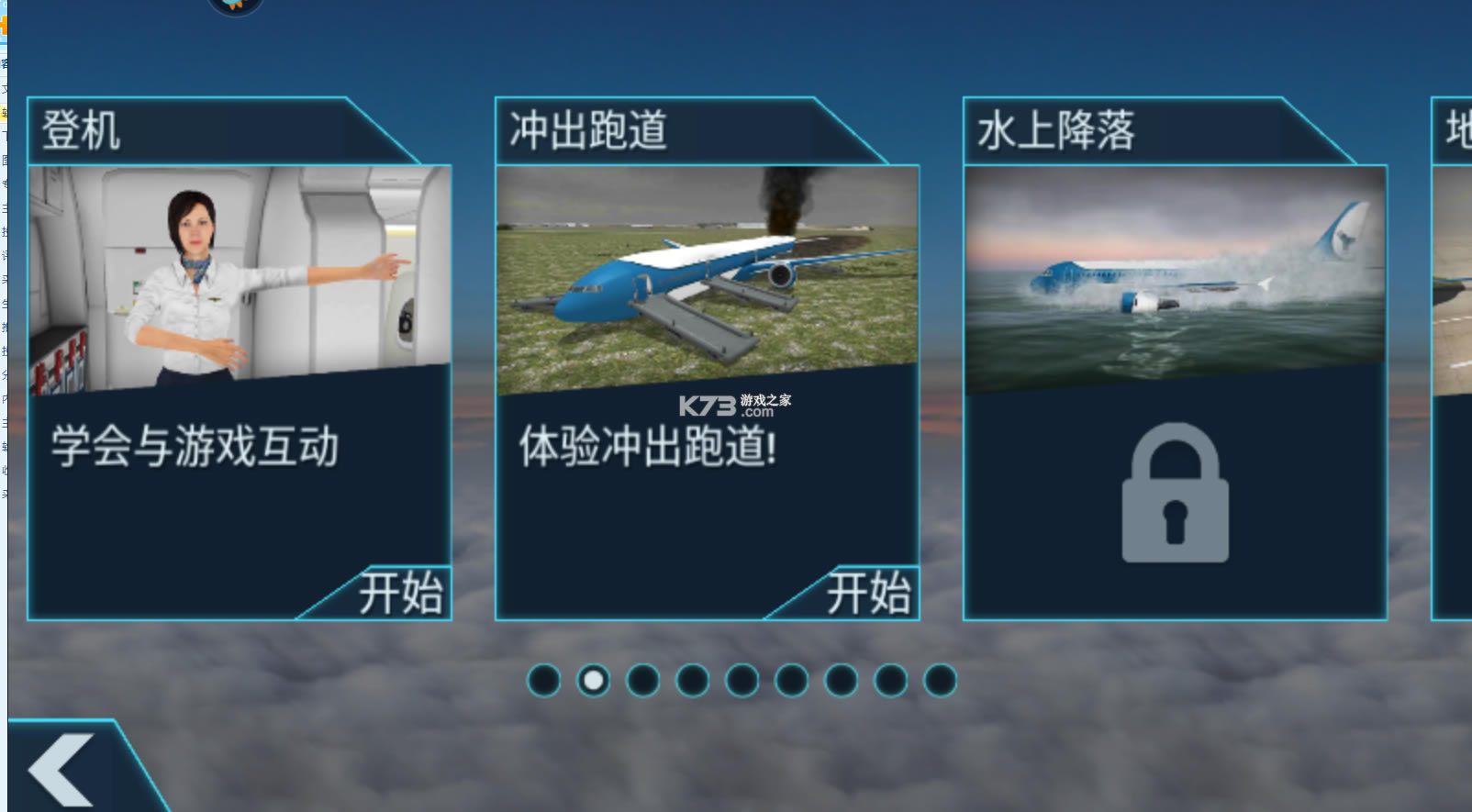Jump to the last page dot
The width and height of the screenshot is (1472, 812).
pyautogui.click(x=940, y=681)
